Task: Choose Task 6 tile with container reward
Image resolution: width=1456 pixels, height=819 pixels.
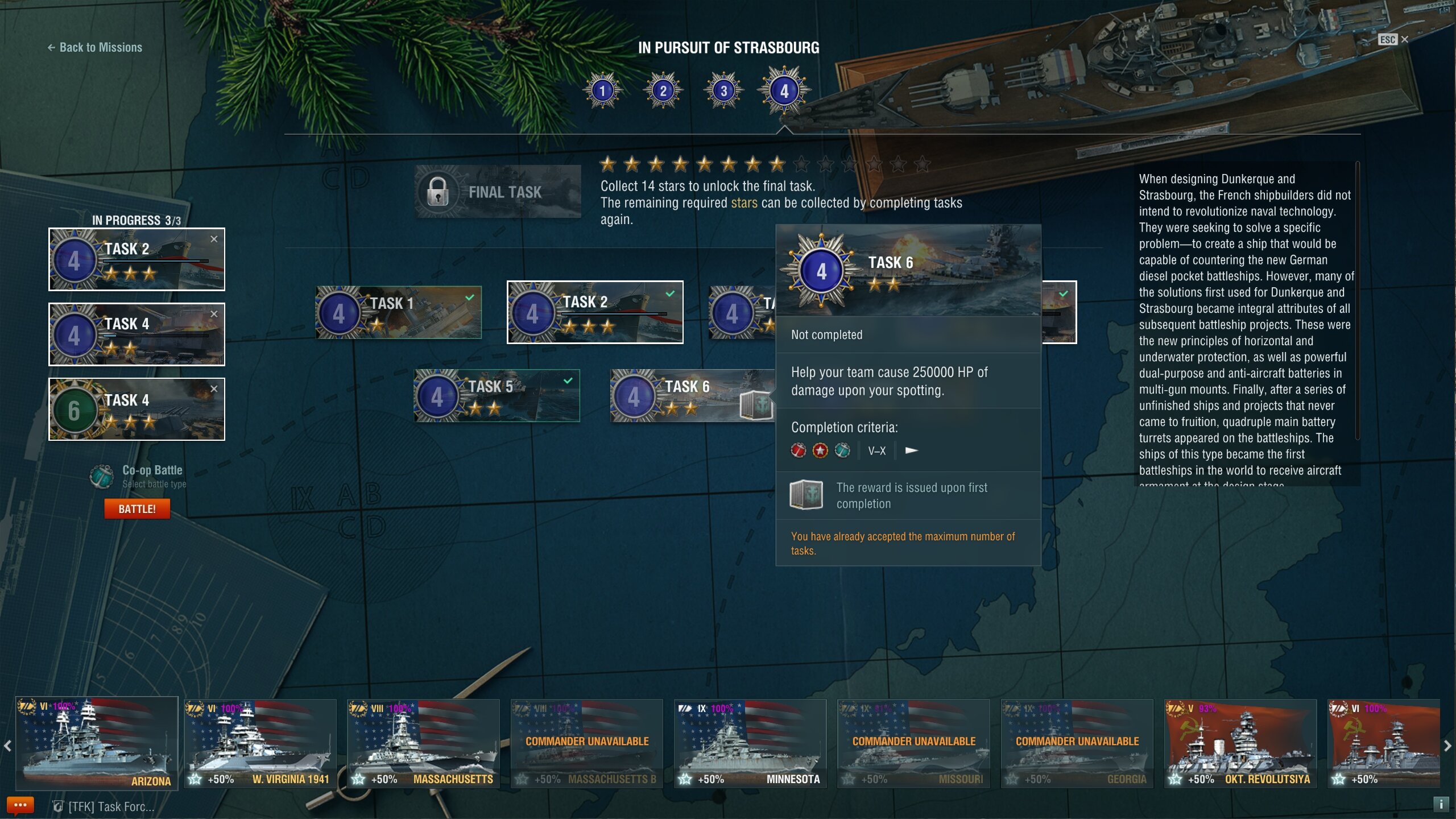Action: click(x=692, y=395)
